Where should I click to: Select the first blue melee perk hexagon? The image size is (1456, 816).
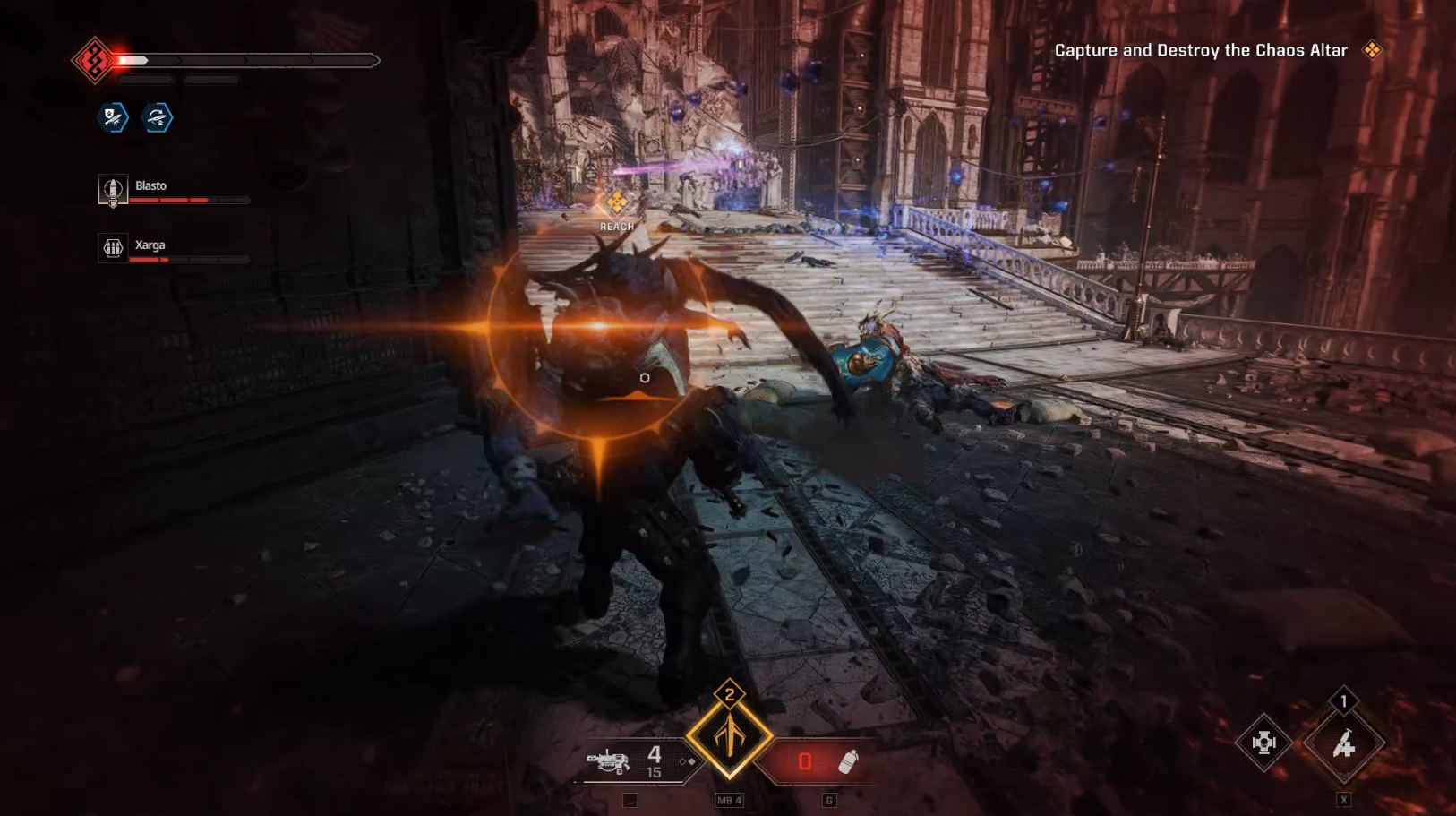click(x=111, y=117)
